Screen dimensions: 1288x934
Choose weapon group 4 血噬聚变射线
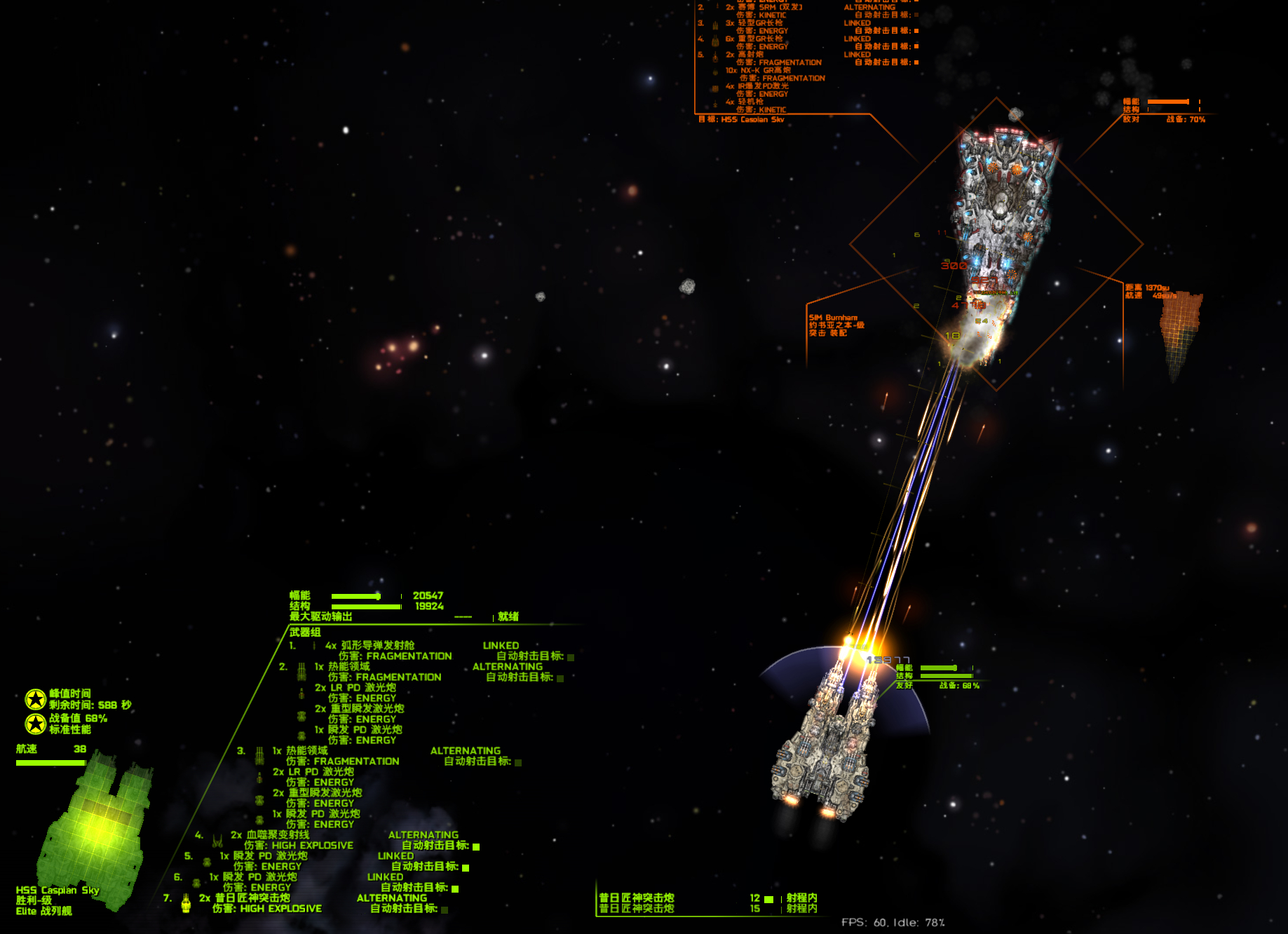coord(278,835)
